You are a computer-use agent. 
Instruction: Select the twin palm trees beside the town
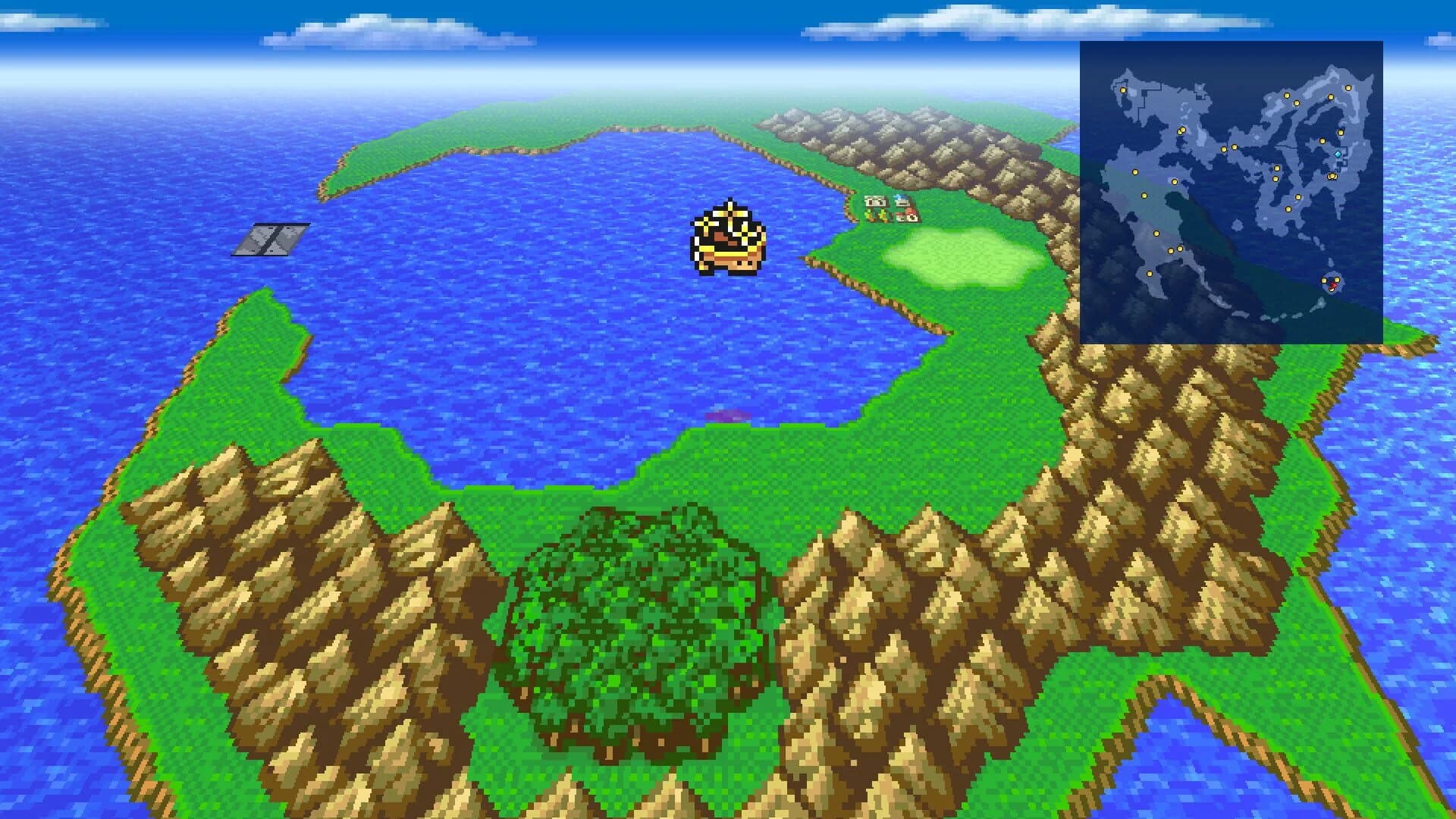[876, 216]
